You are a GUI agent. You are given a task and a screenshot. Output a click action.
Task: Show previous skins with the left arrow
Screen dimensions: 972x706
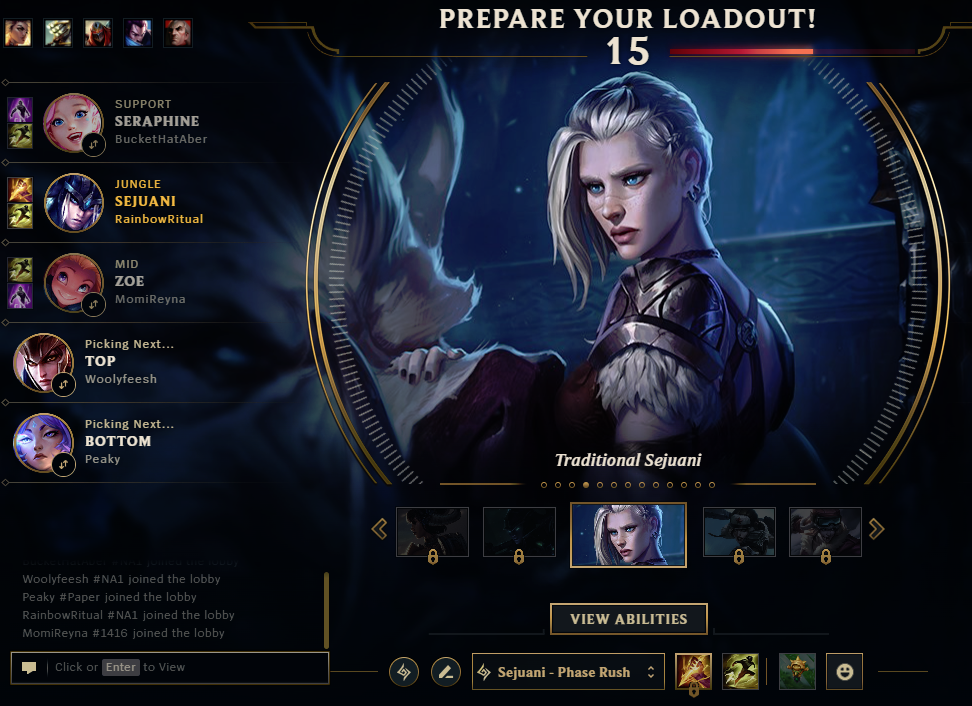pos(379,529)
